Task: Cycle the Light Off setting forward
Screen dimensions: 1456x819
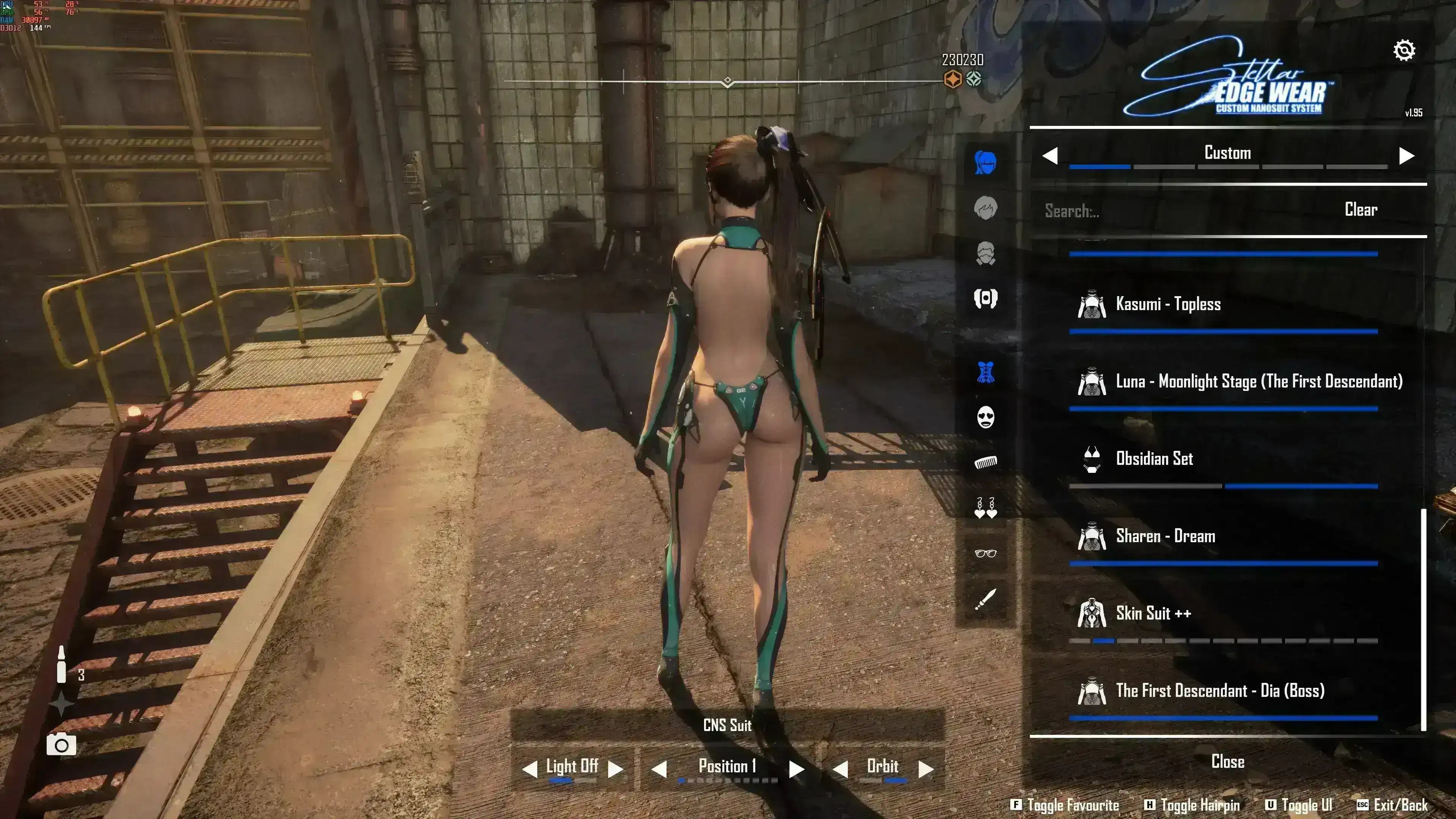Action: tap(615, 769)
